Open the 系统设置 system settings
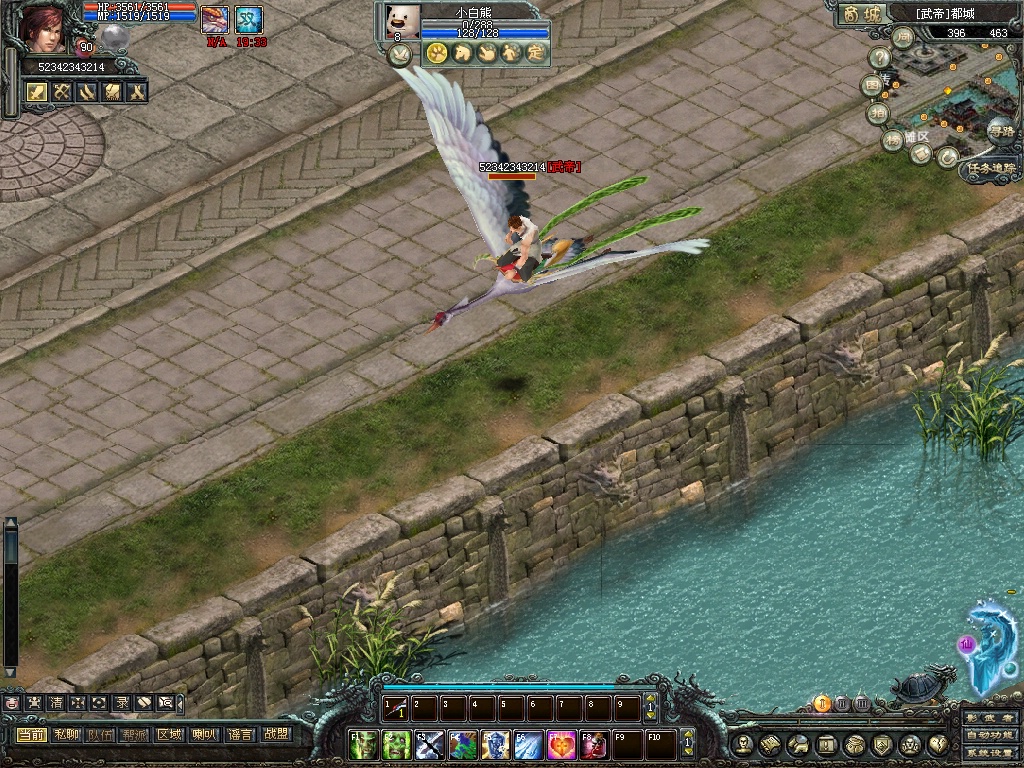This screenshot has width=1024, height=768. pos(990,752)
